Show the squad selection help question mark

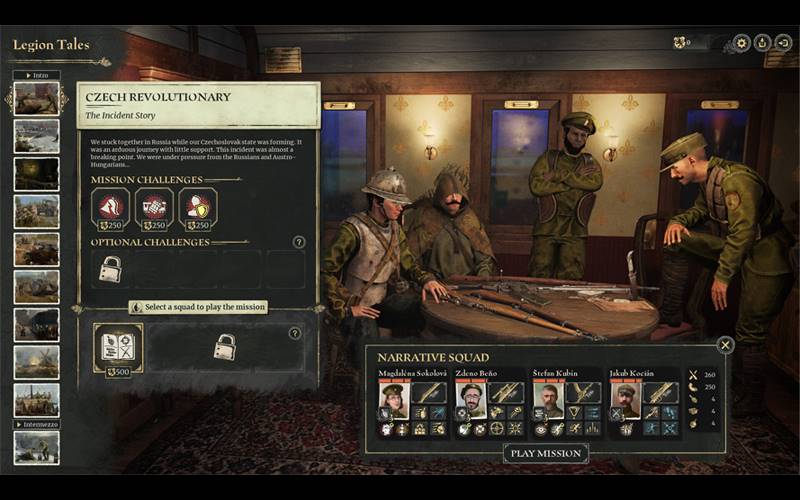[294, 333]
